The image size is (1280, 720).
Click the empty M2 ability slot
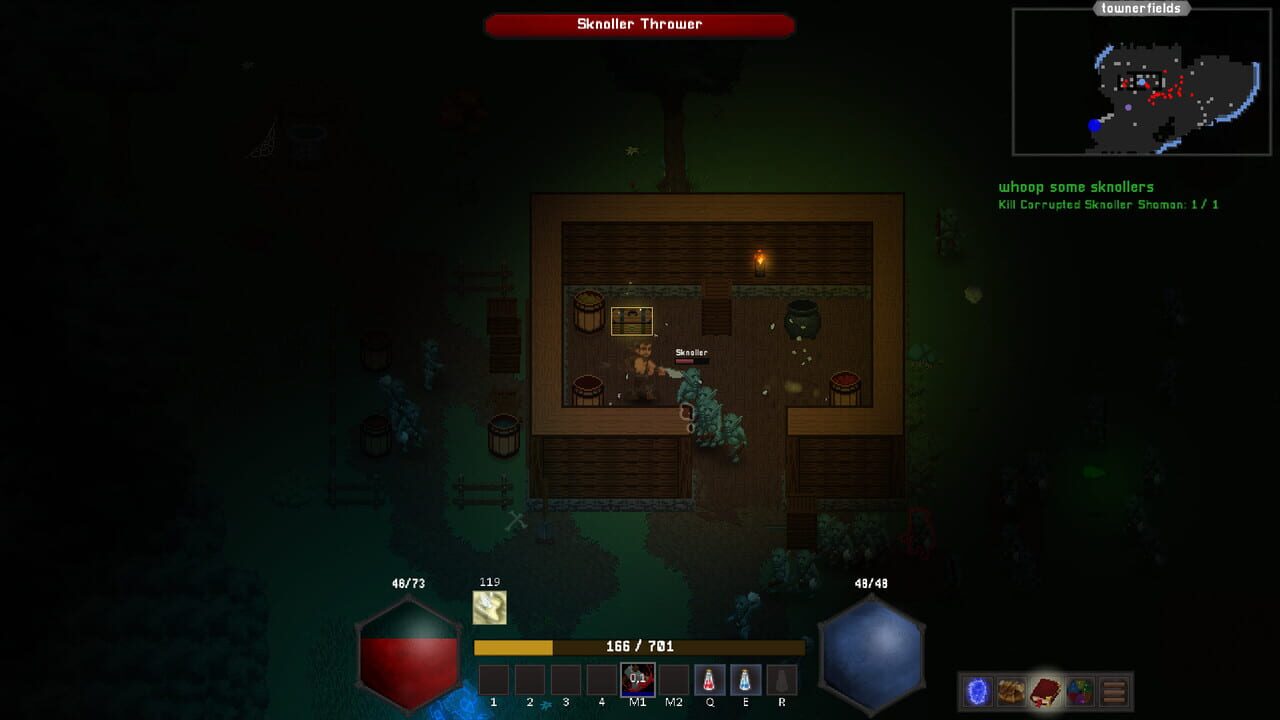click(x=673, y=679)
